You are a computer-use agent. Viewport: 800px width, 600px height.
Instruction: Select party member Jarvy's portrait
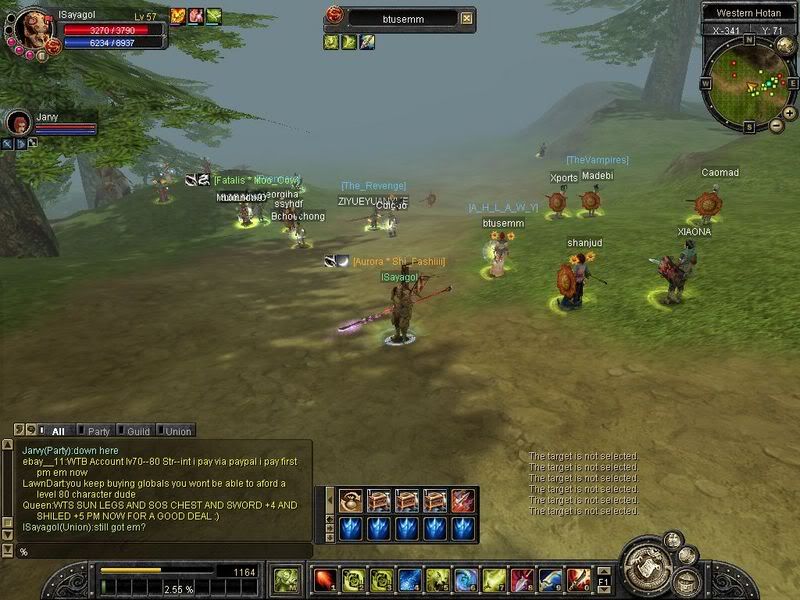click(x=18, y=124)
